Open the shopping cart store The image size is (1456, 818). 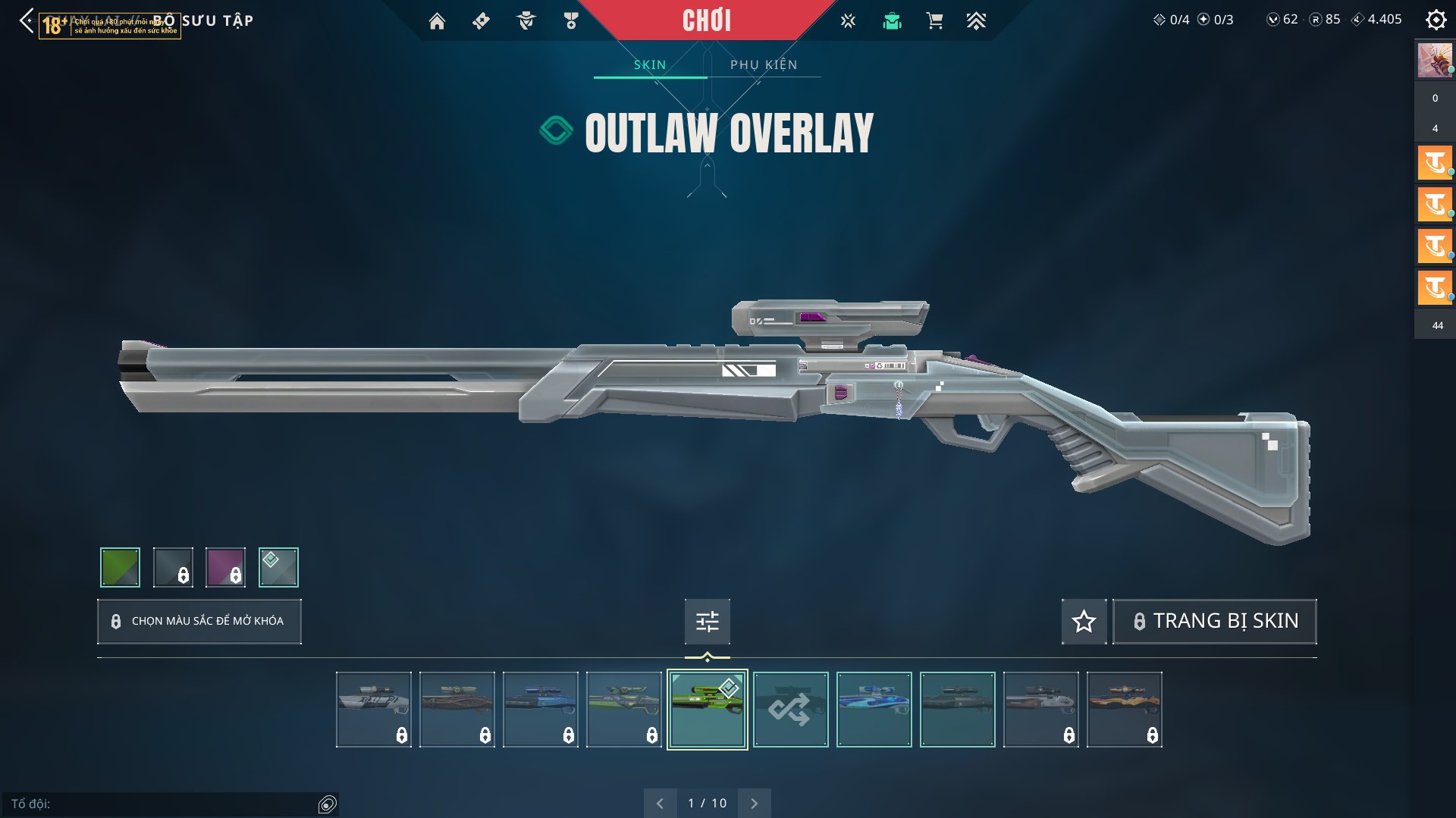point(934,21)
